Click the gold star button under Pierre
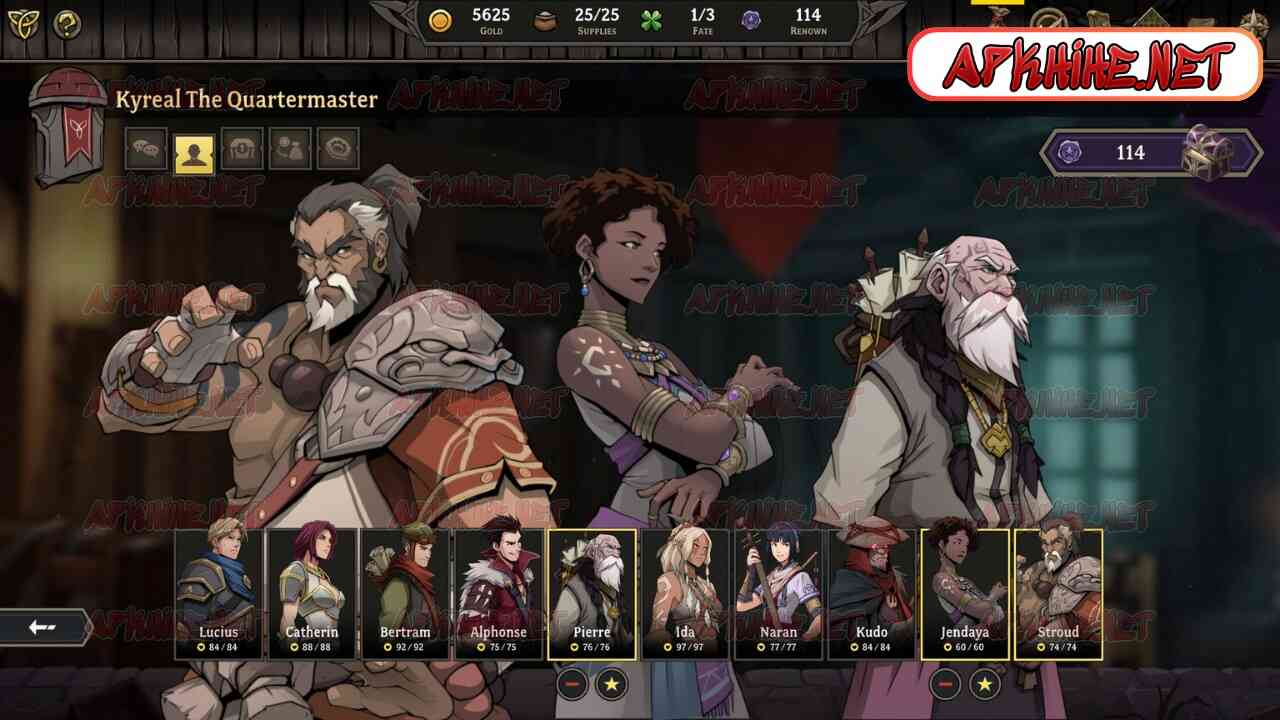1280x720 pixels. 612,684
